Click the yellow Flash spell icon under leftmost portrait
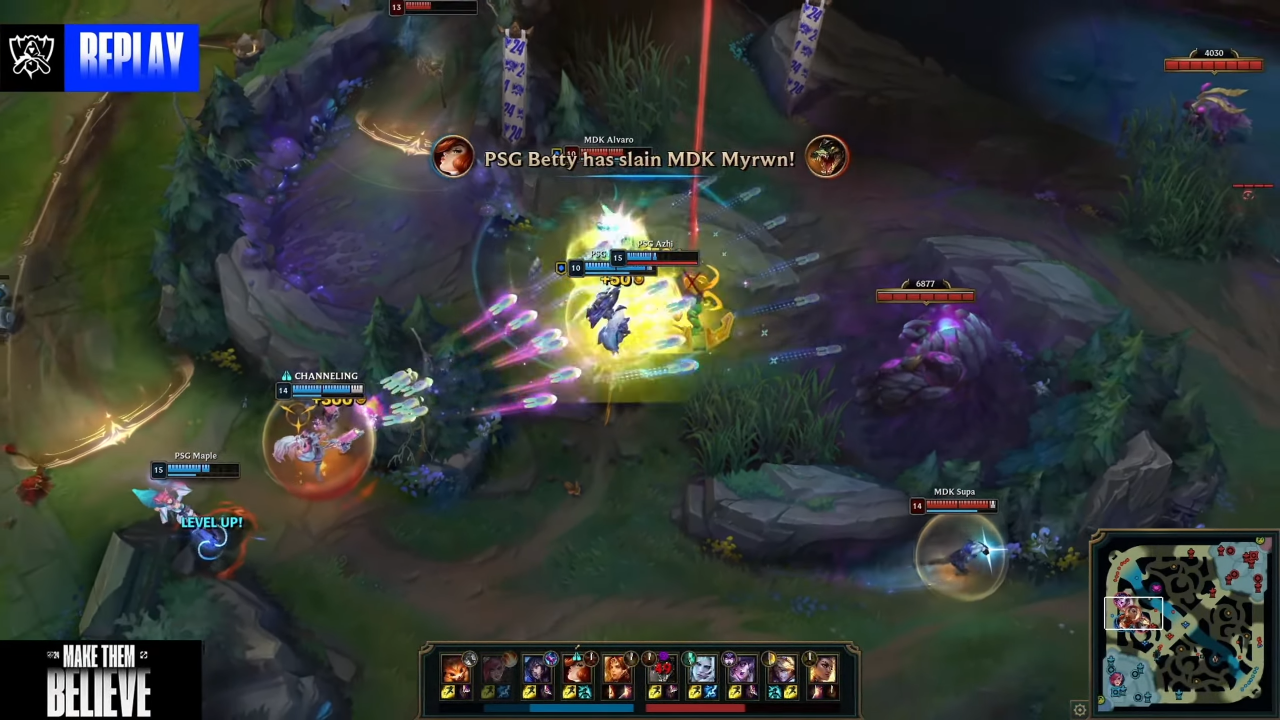 (x=448, y=690)
